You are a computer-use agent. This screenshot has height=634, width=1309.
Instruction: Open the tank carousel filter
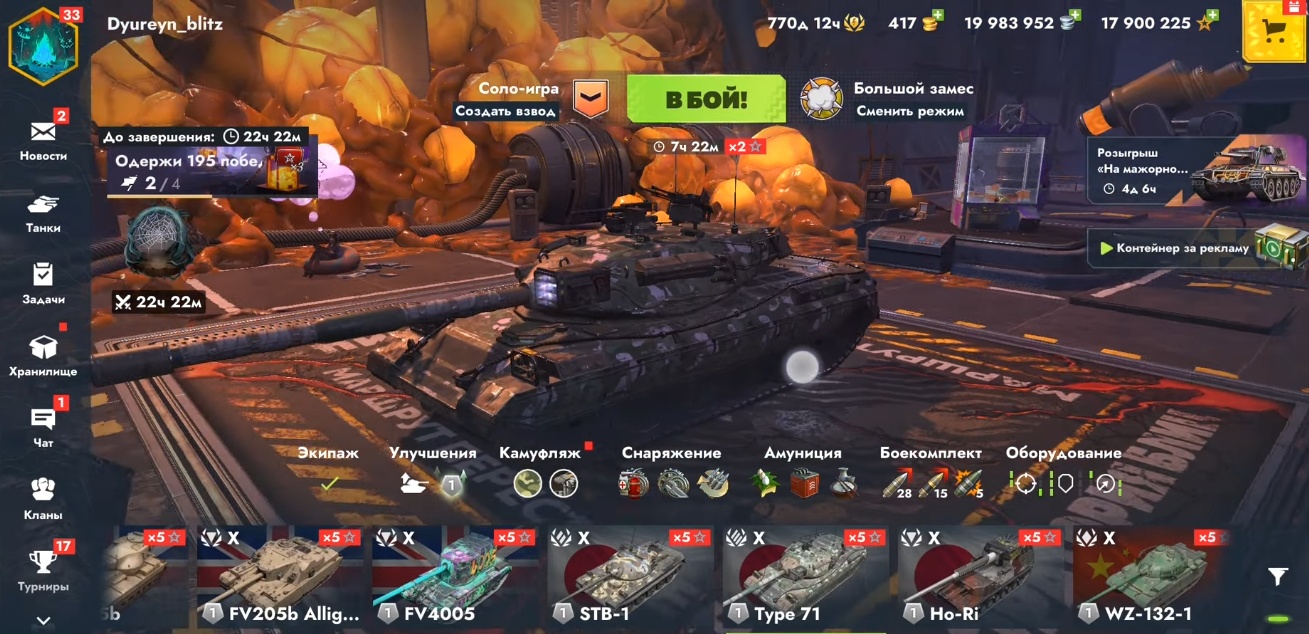pyautogui.click(x=1277, y=576)
